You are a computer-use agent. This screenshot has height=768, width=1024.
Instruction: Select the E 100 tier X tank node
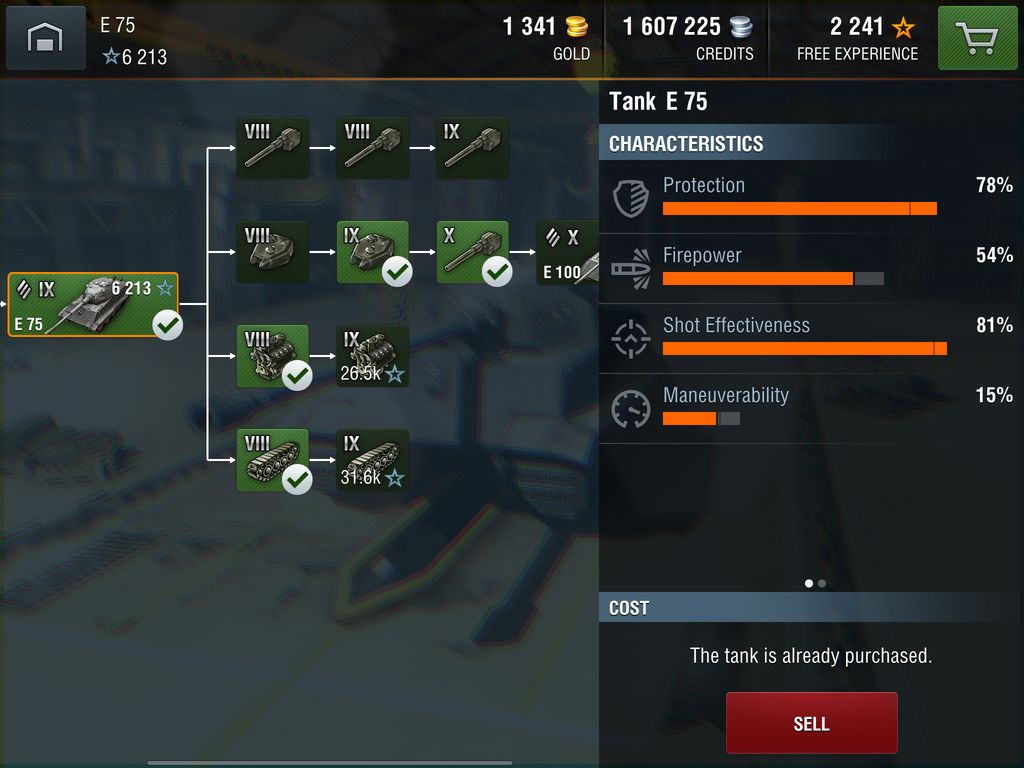(x=569, y=253)
